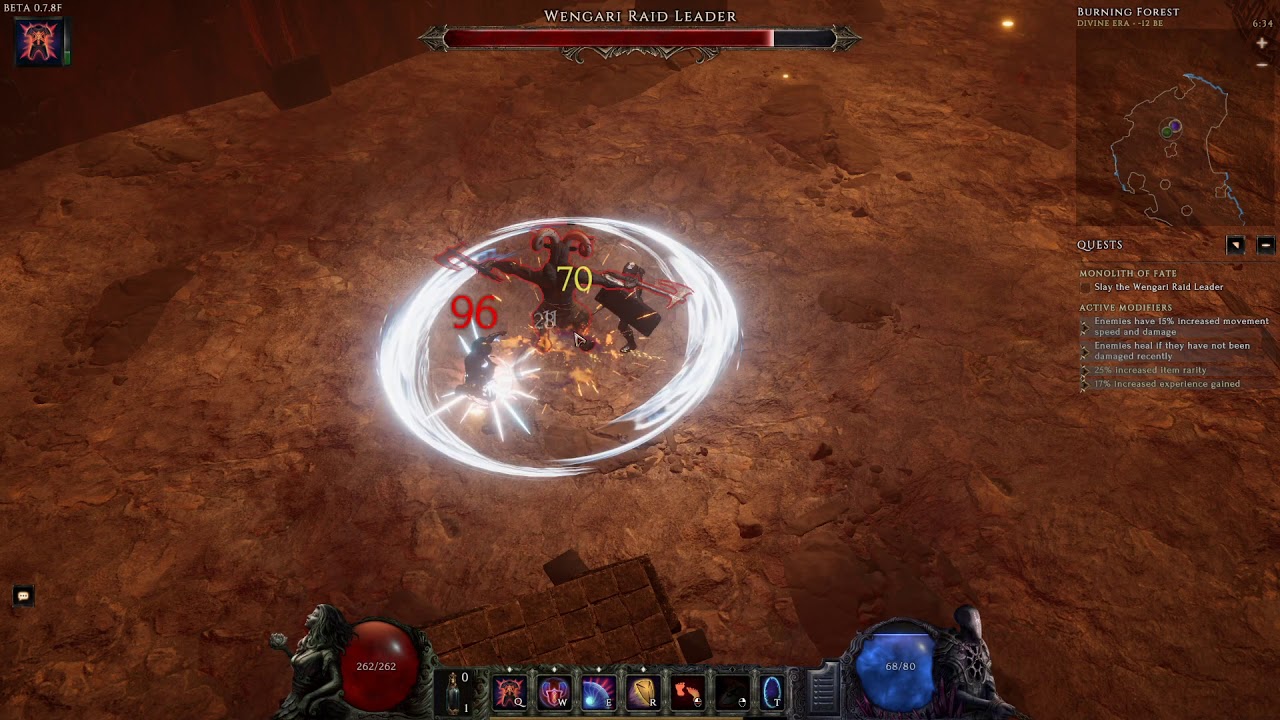The image size is (1280, 720).
Task: Open the chat bubble icon
Action: [x=23, y=596]
